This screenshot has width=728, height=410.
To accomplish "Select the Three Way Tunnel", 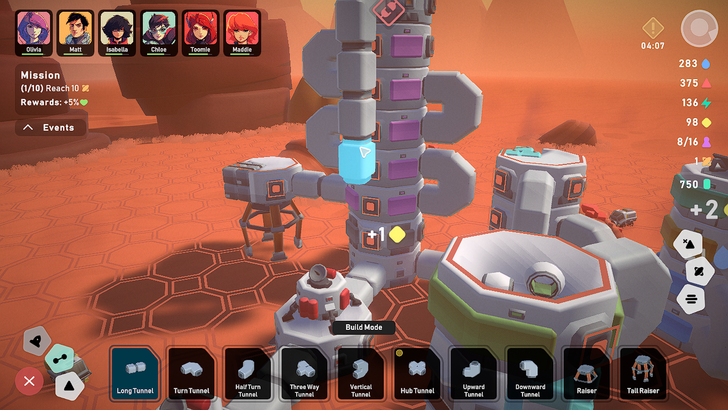I will 305,372.
